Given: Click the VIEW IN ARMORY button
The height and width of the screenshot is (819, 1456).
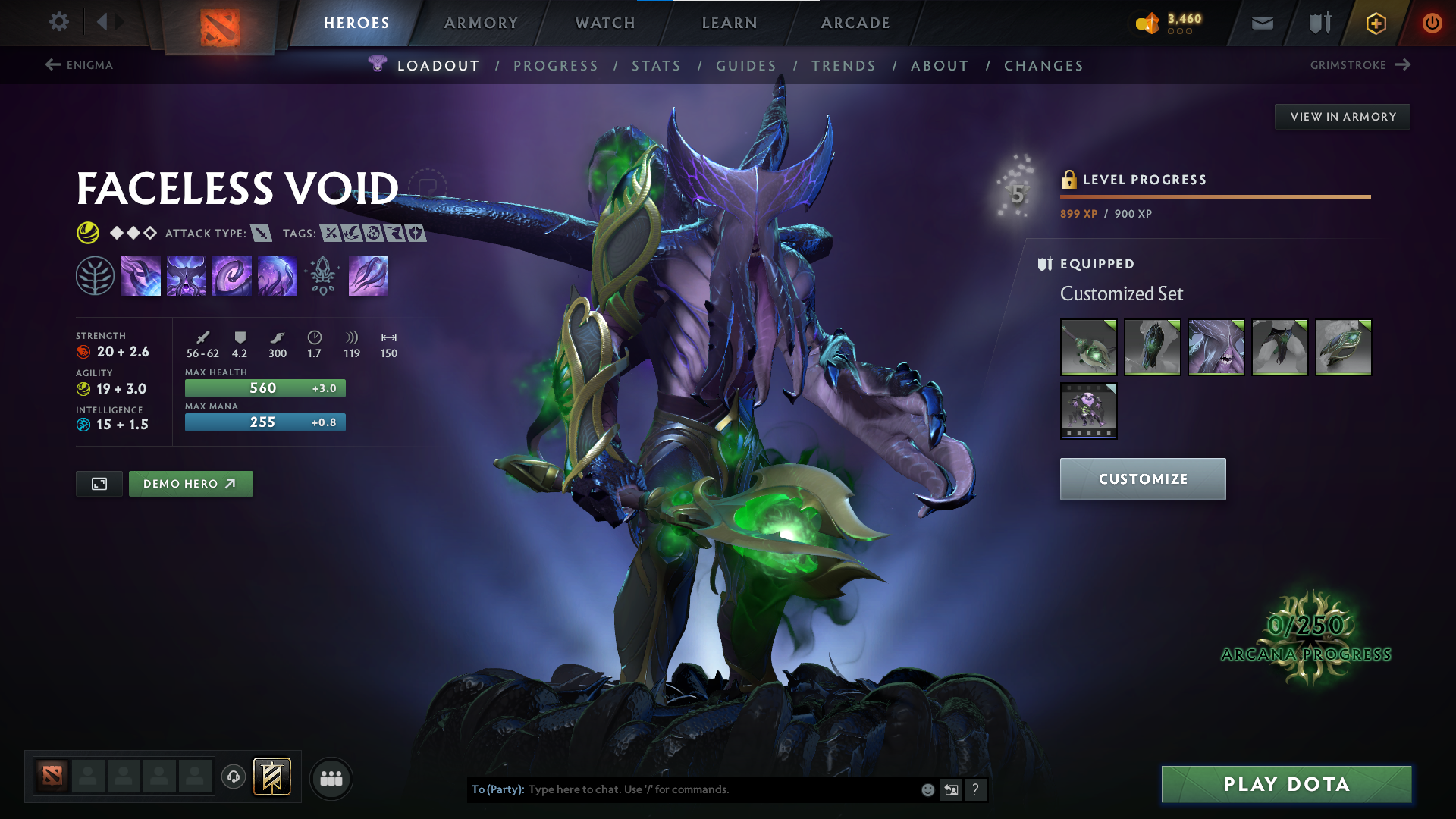Looking at the screenshot, I should 1341,116.
